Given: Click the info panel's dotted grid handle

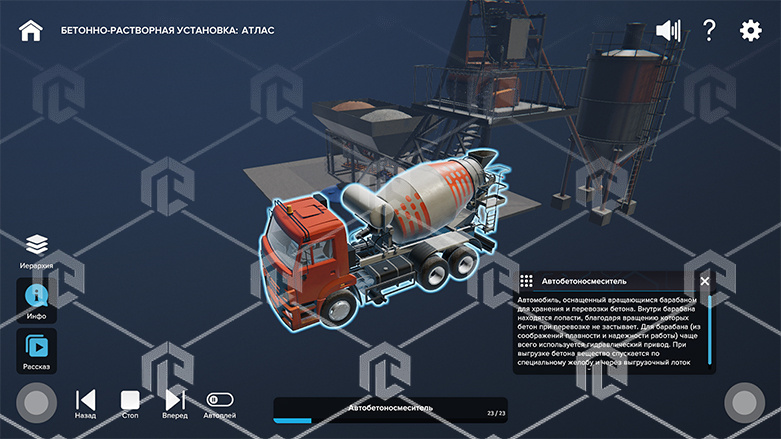Looking at the screenshot, I should click(527, 282).
